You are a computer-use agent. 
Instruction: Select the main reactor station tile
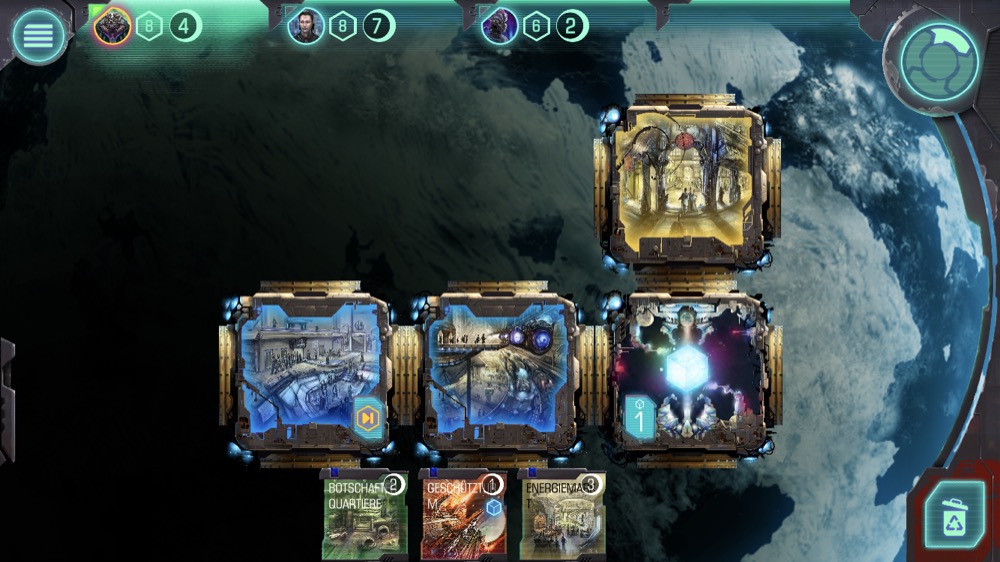click(x=689, y=373)
